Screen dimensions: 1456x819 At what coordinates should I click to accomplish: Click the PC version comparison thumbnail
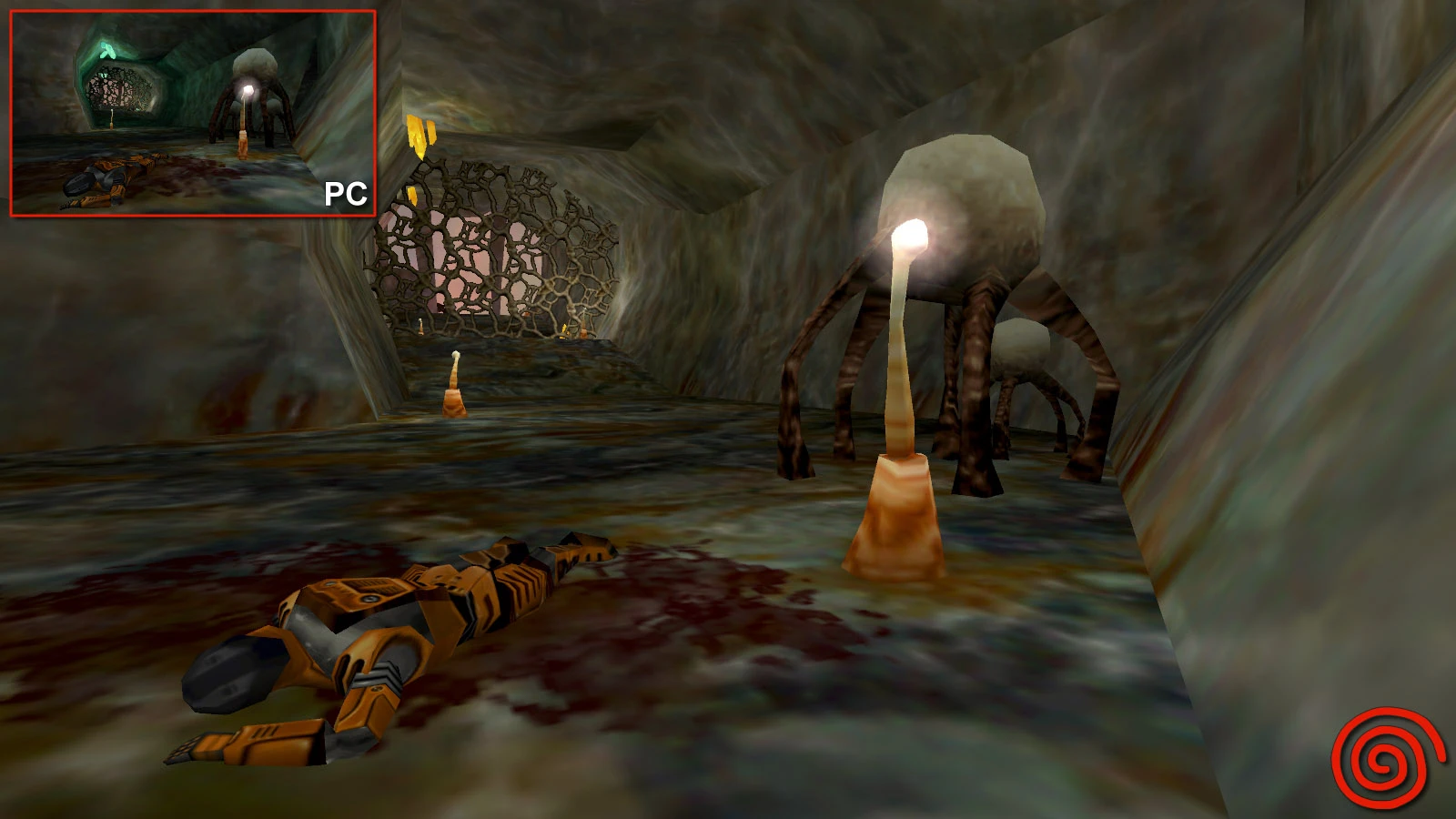tap(193, 113)
